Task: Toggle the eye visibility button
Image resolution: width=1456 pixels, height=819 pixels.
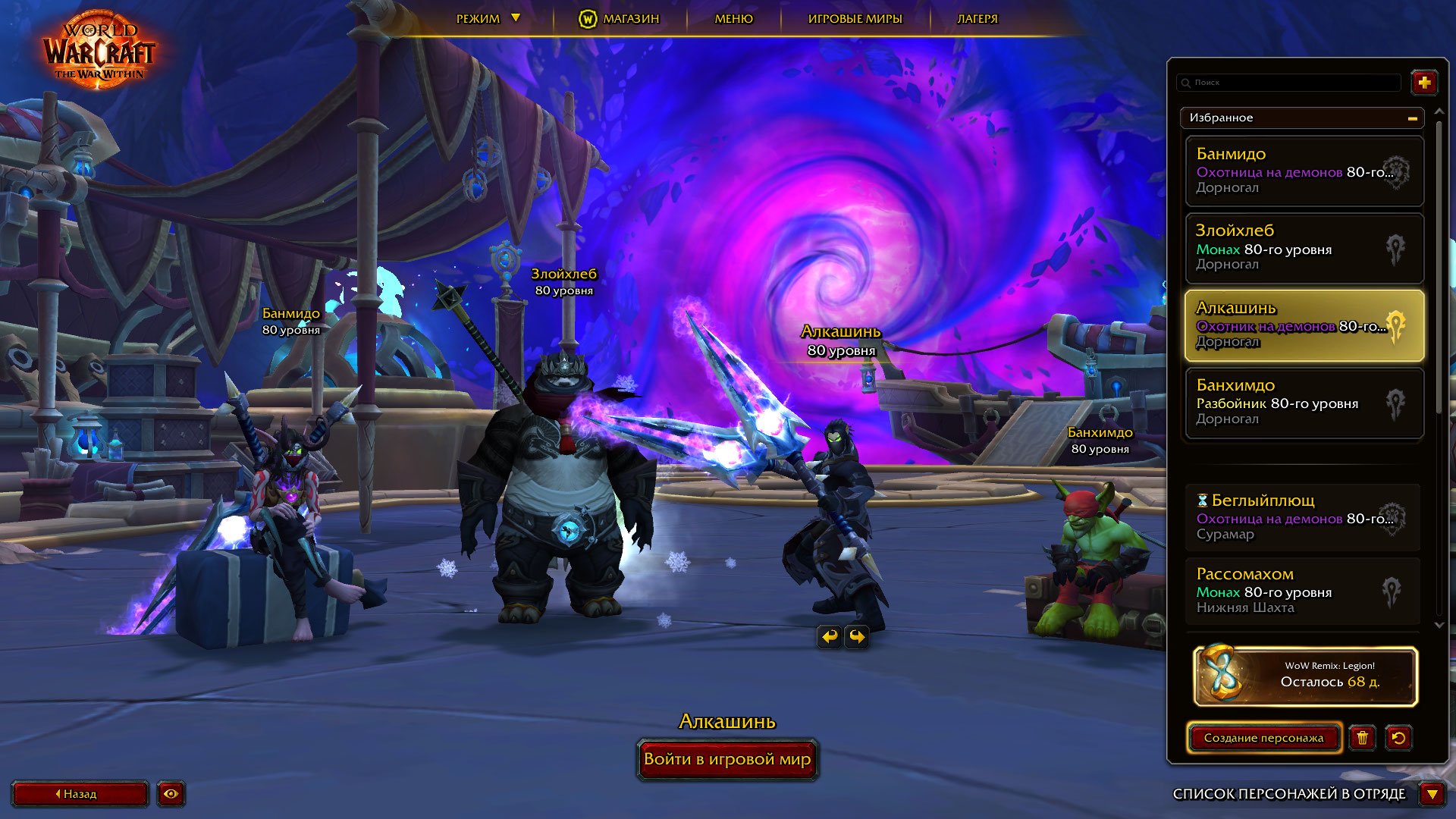Action: [x=171, y=794]
